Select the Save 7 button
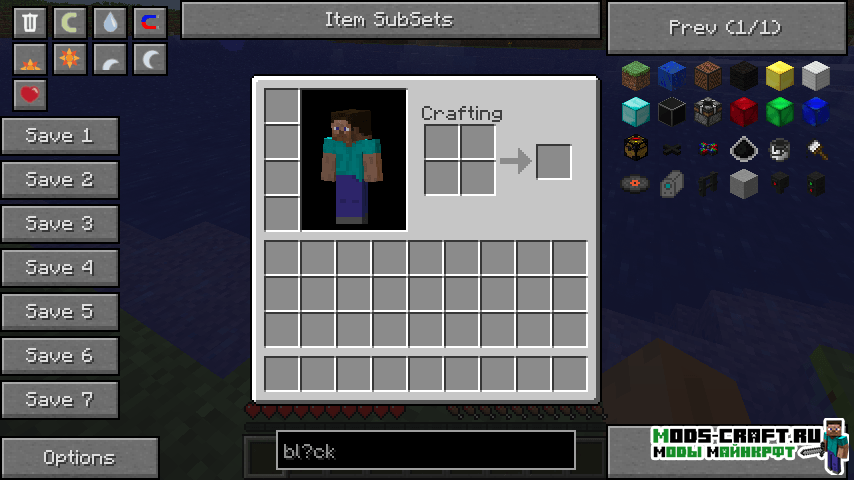Viewport: 854px width, 480px height. [x=60, y=400]
